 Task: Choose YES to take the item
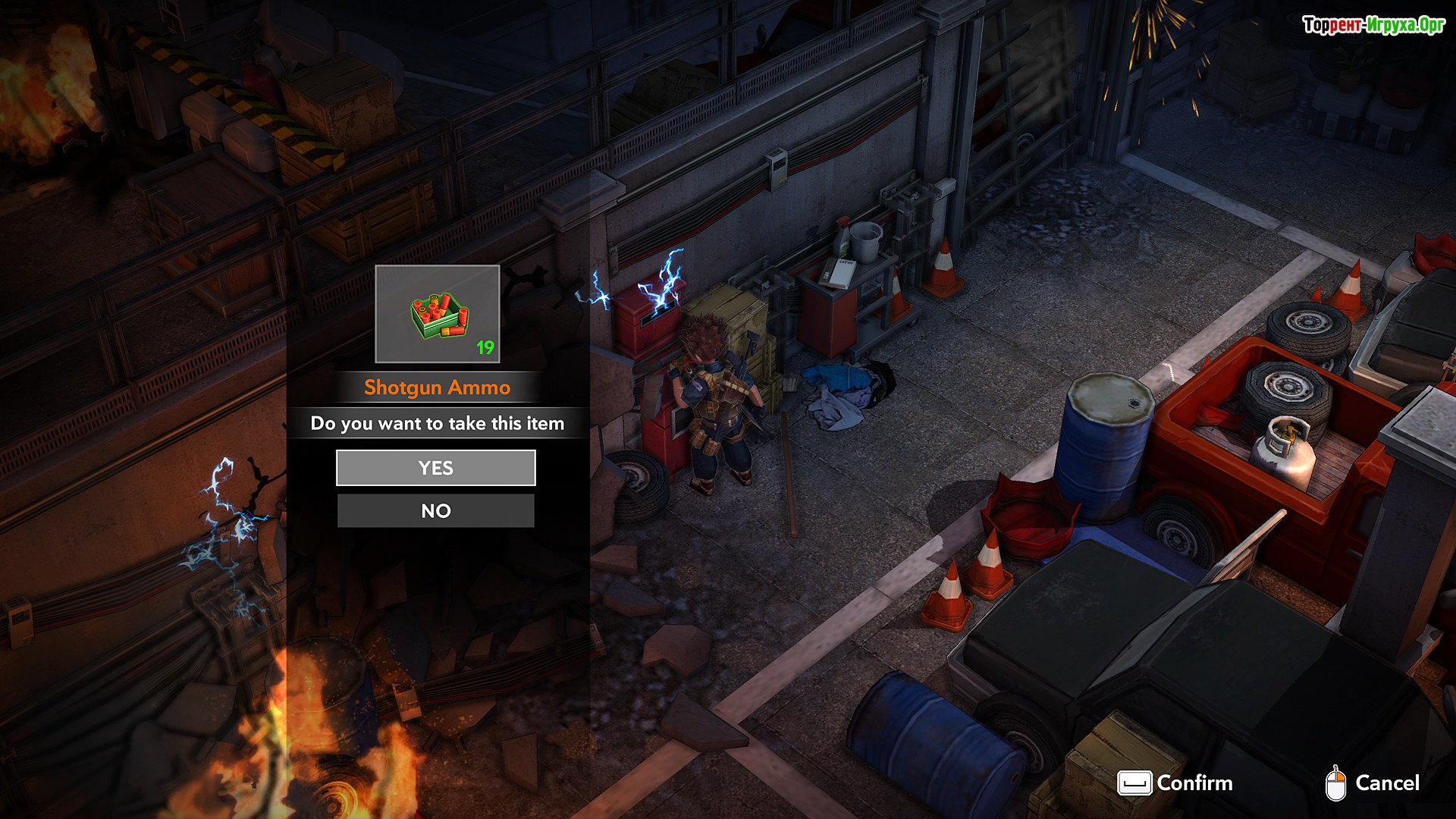(x=436, y=468)
